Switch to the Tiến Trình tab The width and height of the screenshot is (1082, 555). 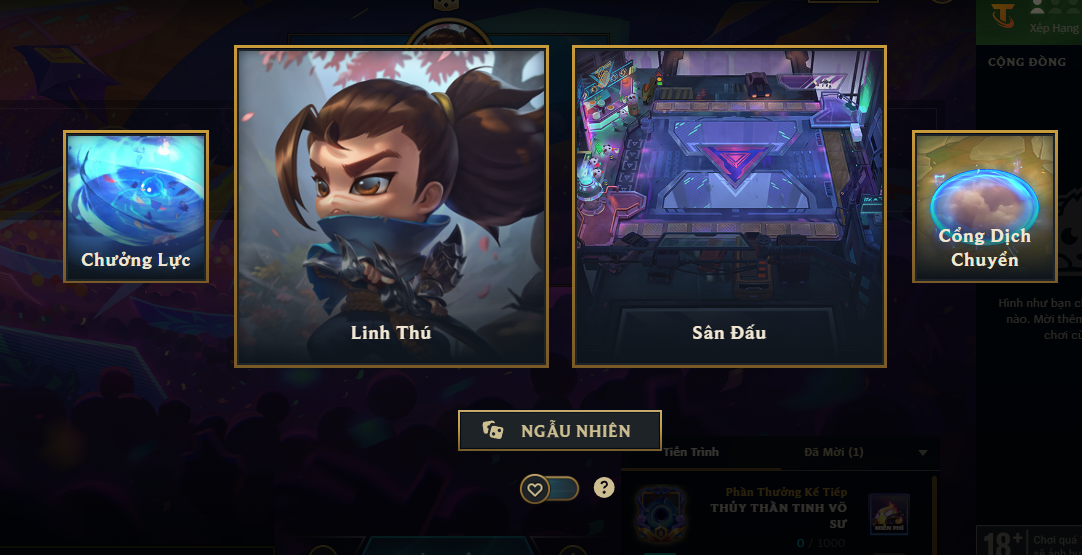click(691, 452)
